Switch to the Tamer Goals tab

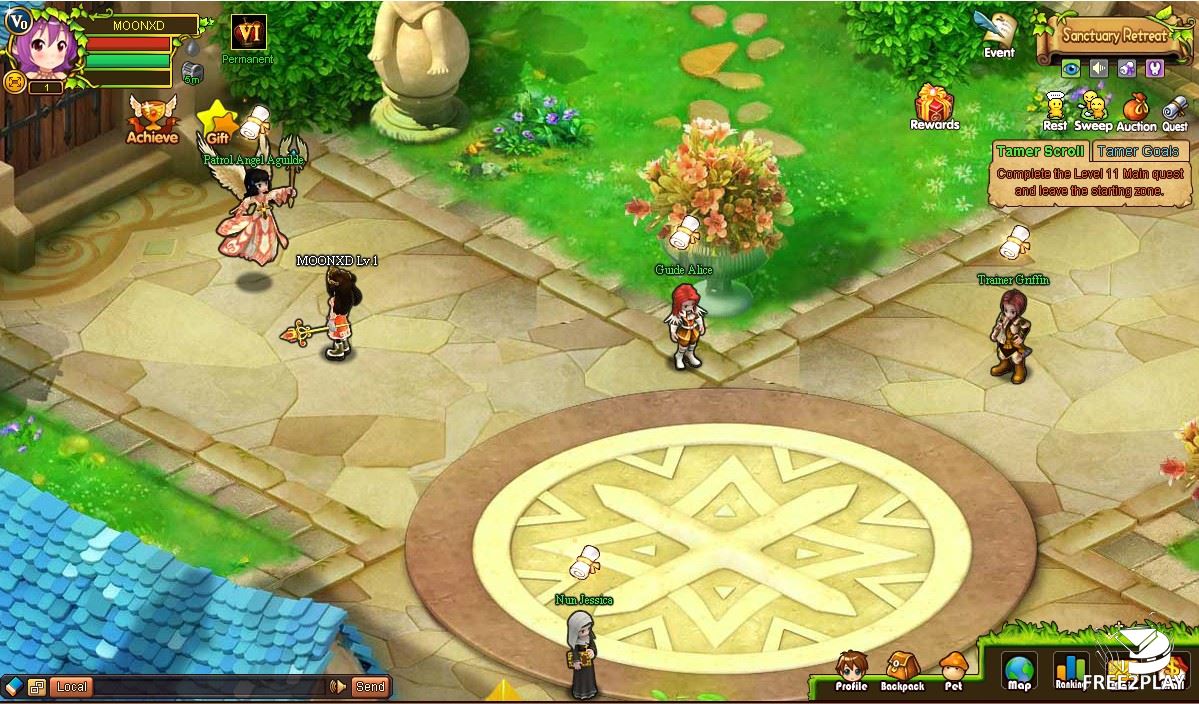[1137, 151]
